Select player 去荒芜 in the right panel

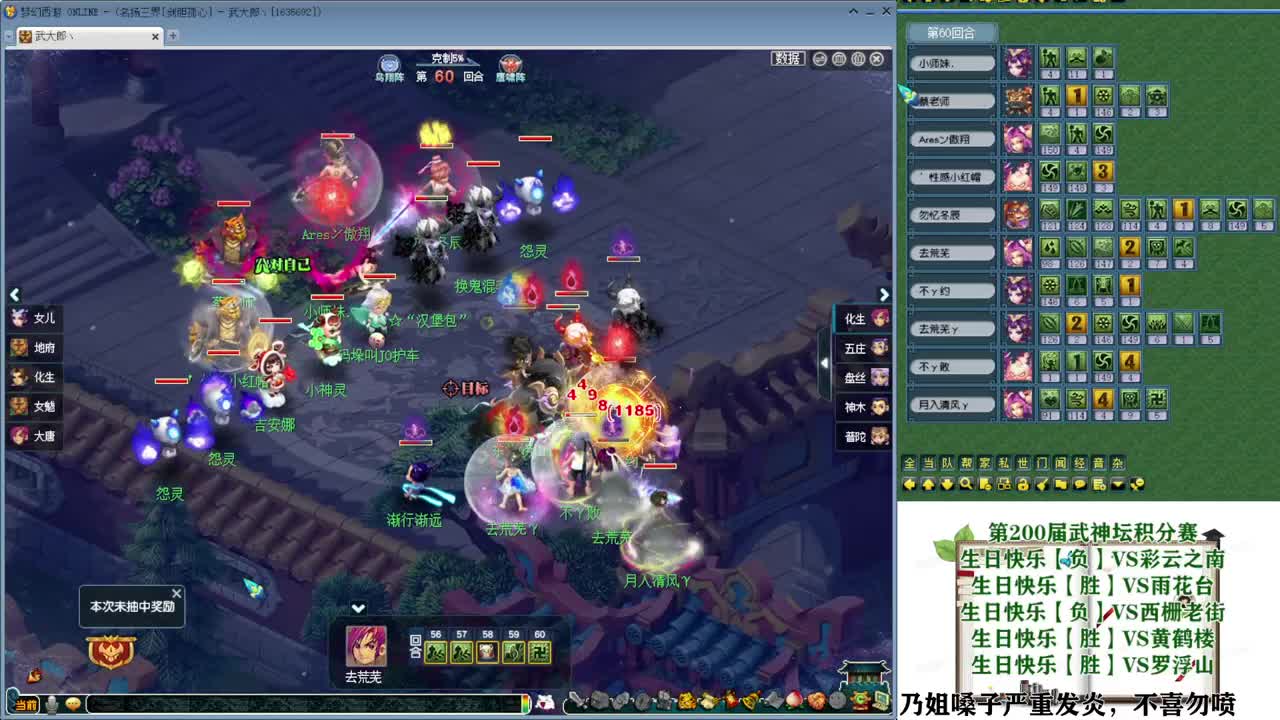(x=950, y=252)
